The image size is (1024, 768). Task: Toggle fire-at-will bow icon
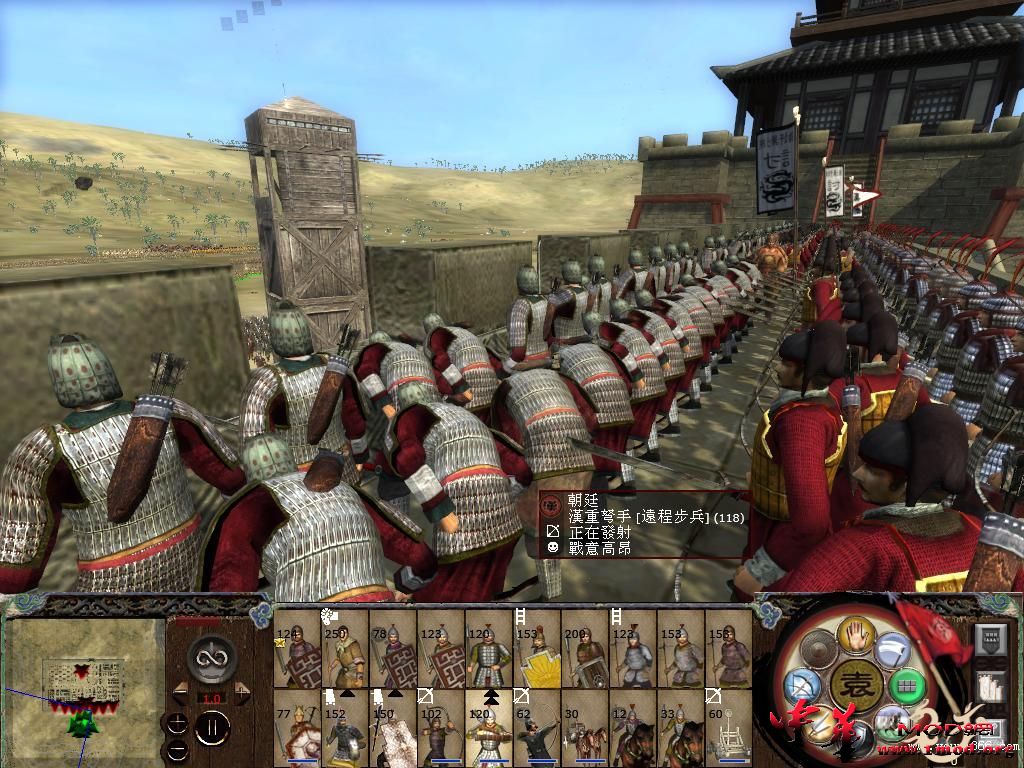coord(802,688)
